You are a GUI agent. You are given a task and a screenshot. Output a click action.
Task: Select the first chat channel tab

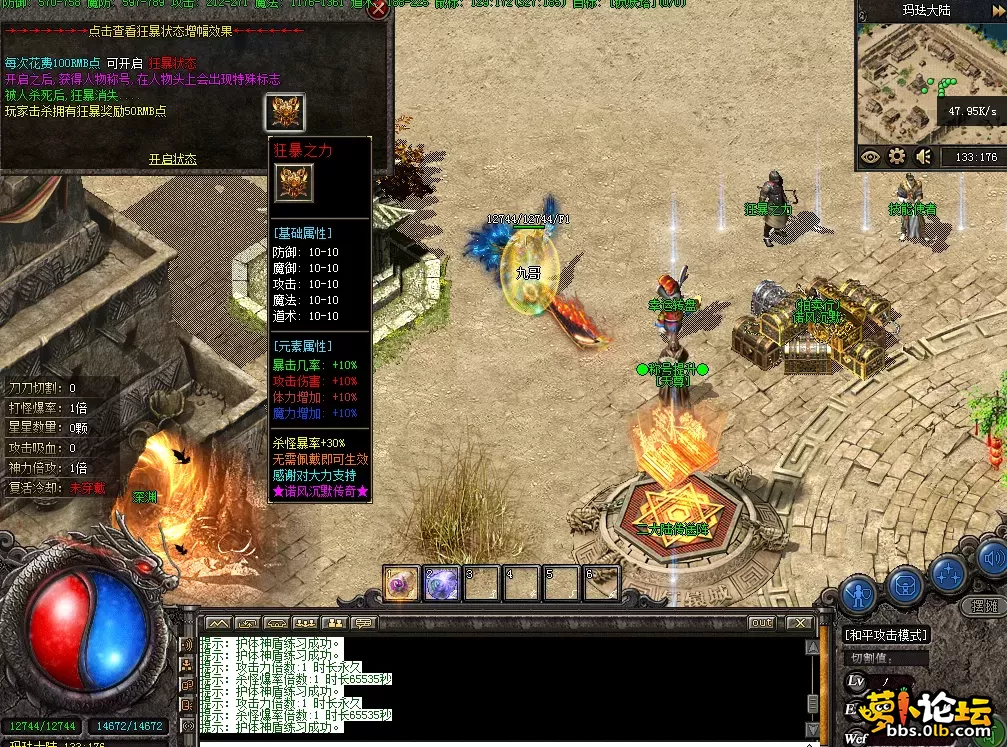coord(218,623)
